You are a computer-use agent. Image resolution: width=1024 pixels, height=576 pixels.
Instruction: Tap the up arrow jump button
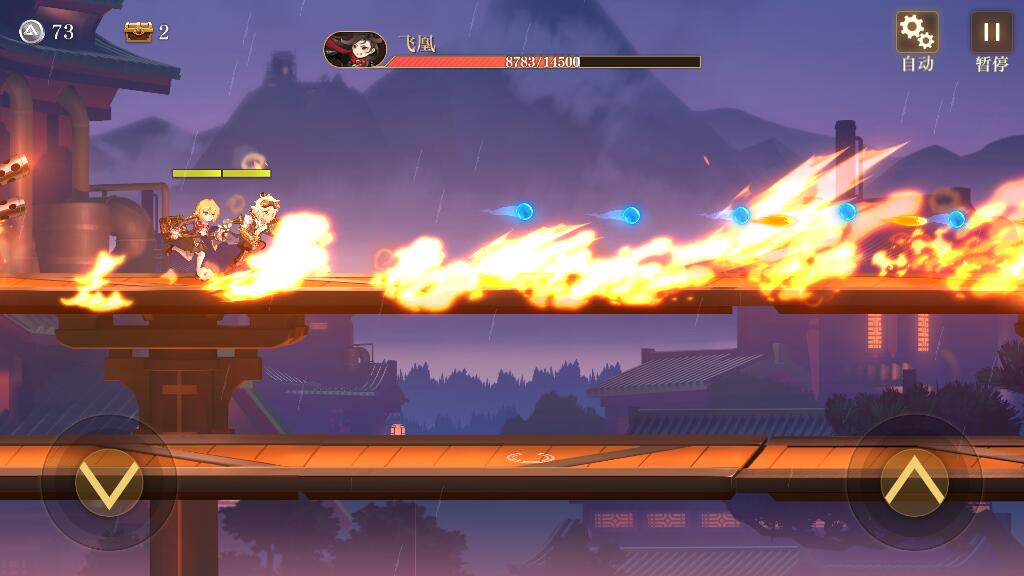click(x=914, y=482)
